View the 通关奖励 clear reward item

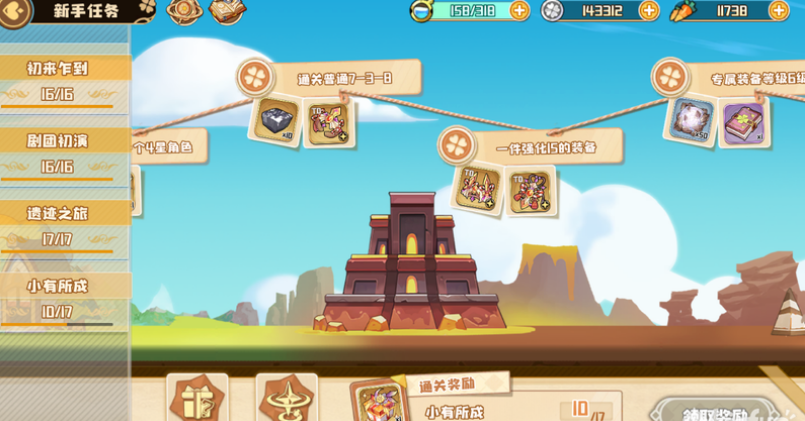(x=380, y=402)
